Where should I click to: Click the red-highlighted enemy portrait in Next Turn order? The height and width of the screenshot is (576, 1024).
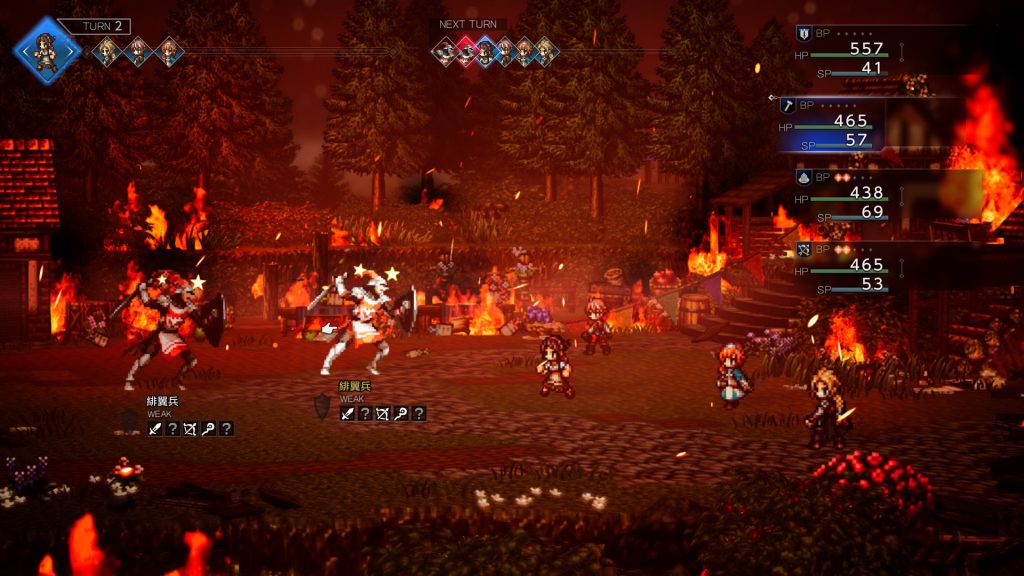[x=465, y=51]
